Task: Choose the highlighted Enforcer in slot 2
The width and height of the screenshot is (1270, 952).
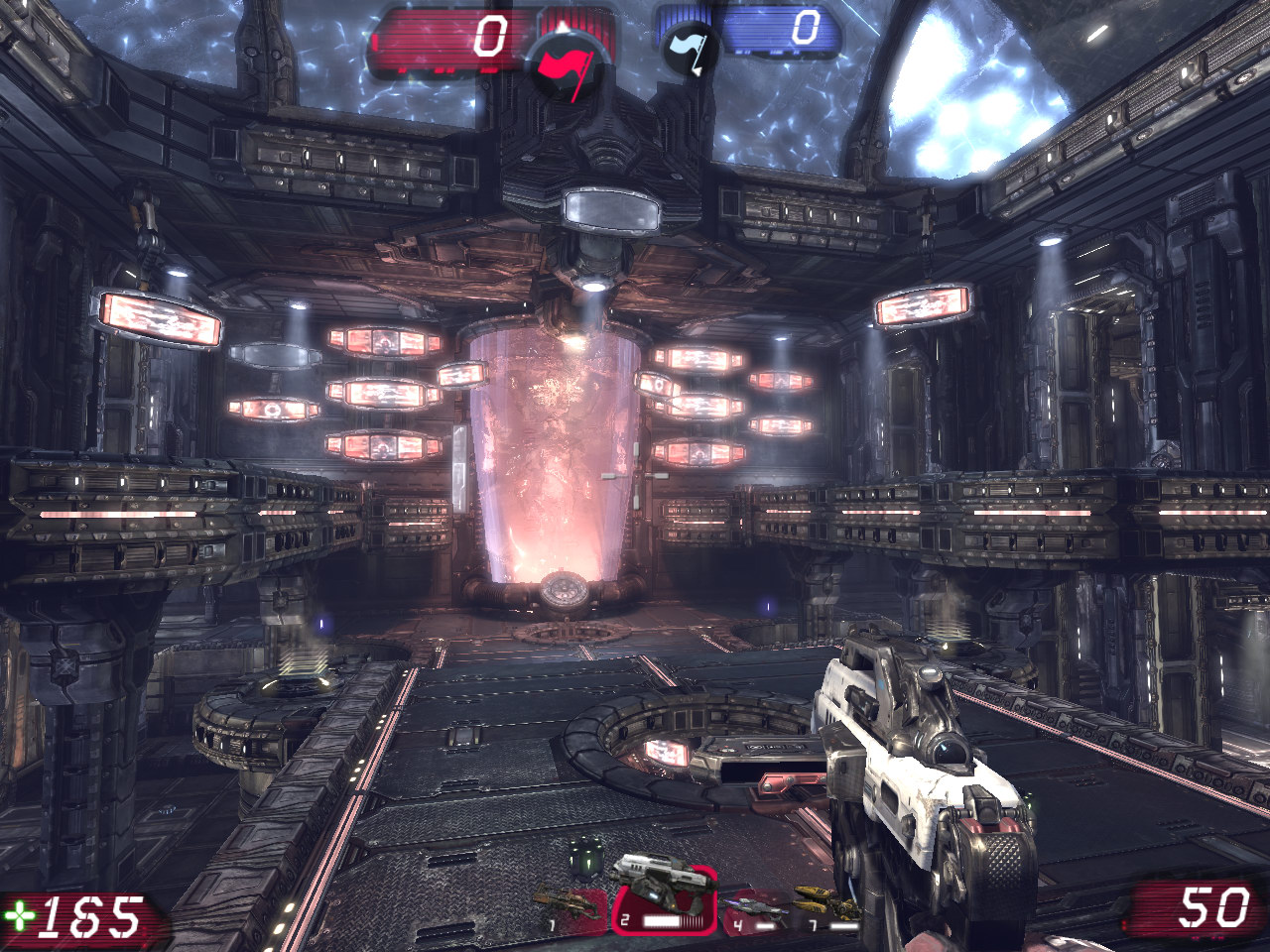Action: pos(662,897)
